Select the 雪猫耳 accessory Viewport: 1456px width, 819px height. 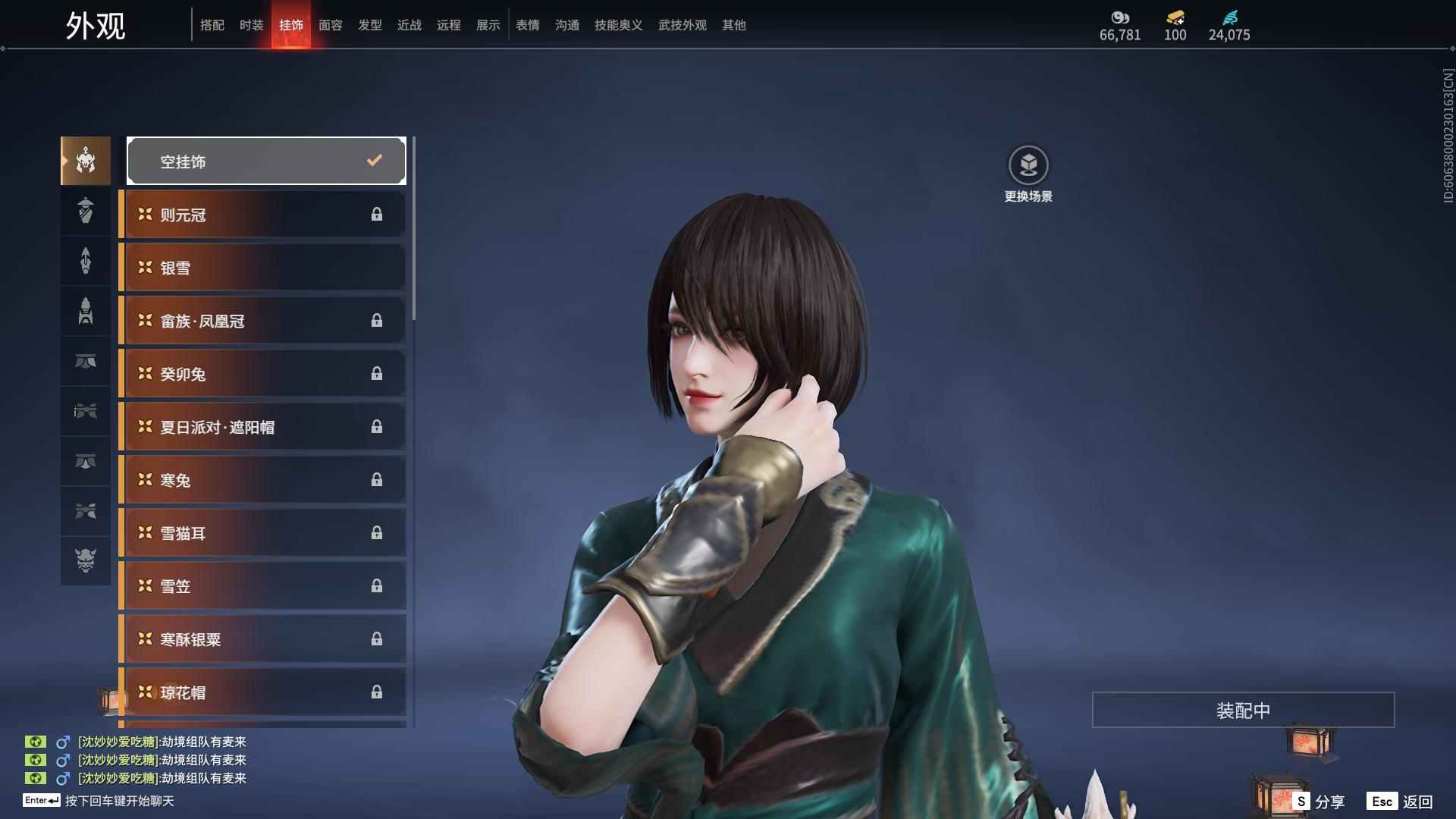262,533
